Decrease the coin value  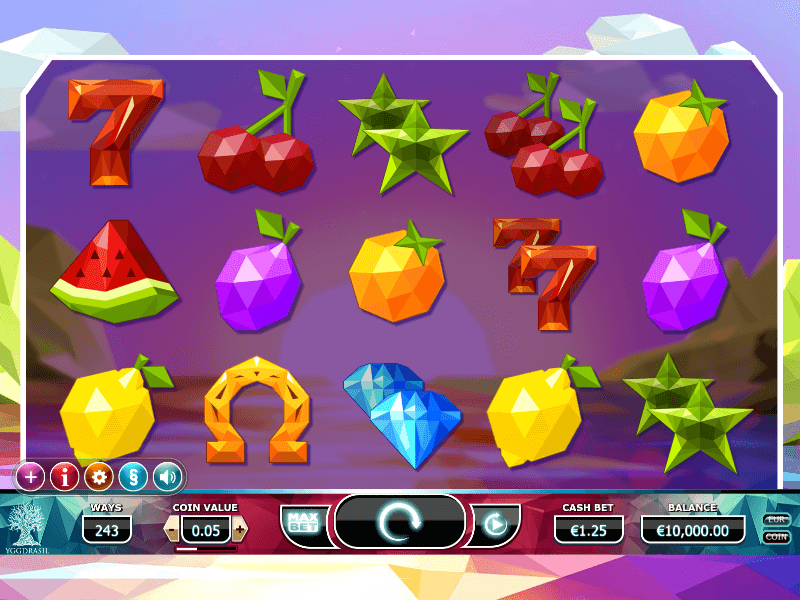click(x=172, y=529)
